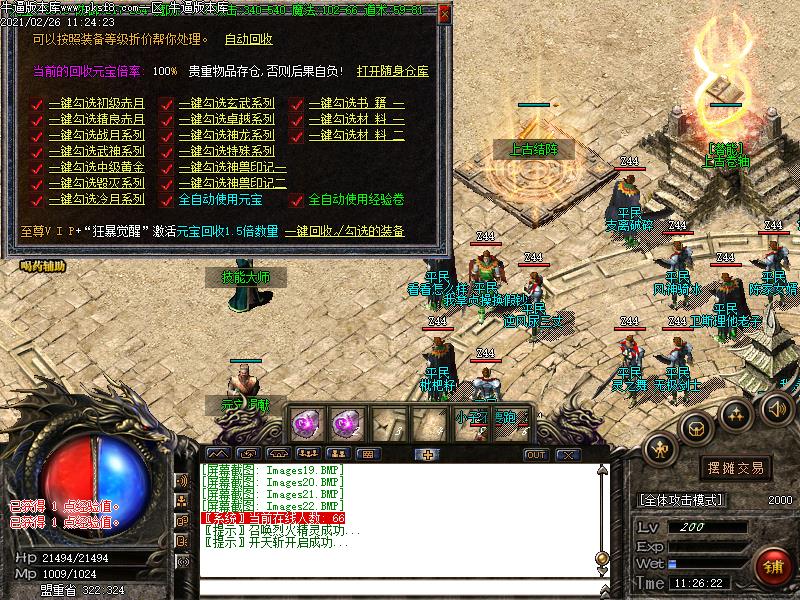The height and width of the screenshot is (600, 800).
Task: Toggle sound with the speaker icon
Action: [x=775, y=408]
